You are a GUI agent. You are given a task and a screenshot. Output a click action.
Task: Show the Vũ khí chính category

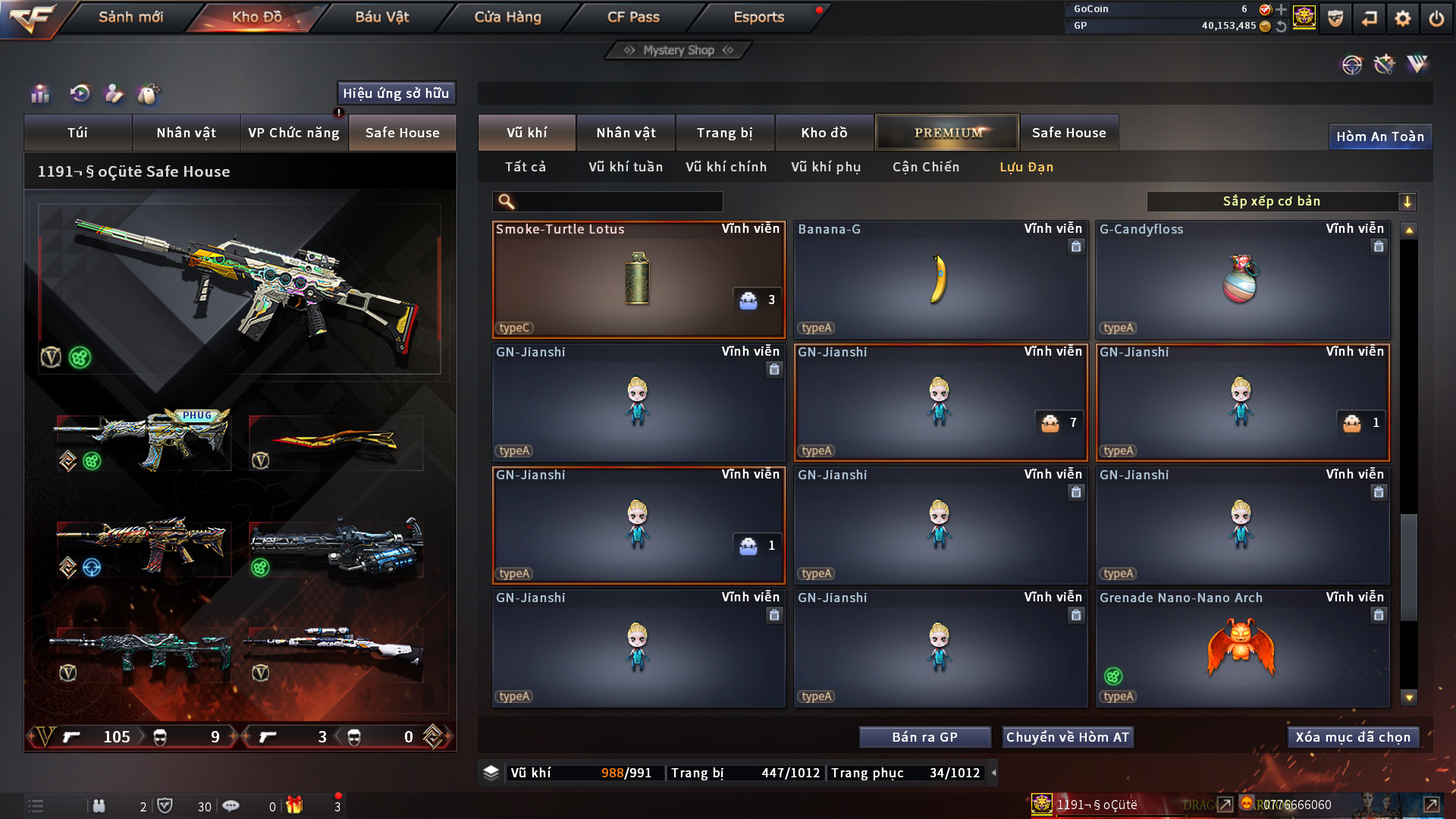pos(726,167)
